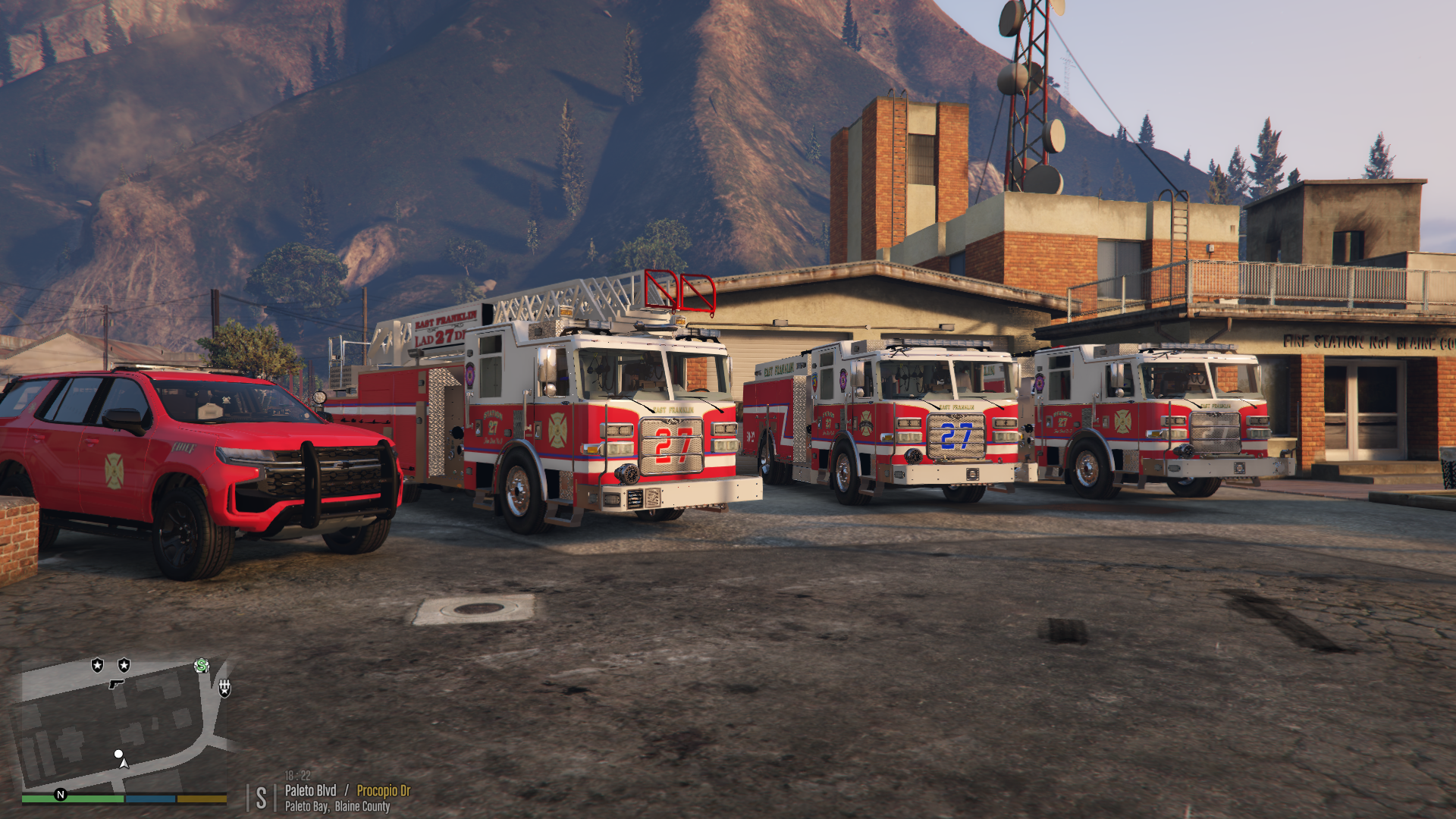The width and height of the screenshot is (1456, 819).
Task: Select the white player arrow on minimap
Action: (124, 764)
